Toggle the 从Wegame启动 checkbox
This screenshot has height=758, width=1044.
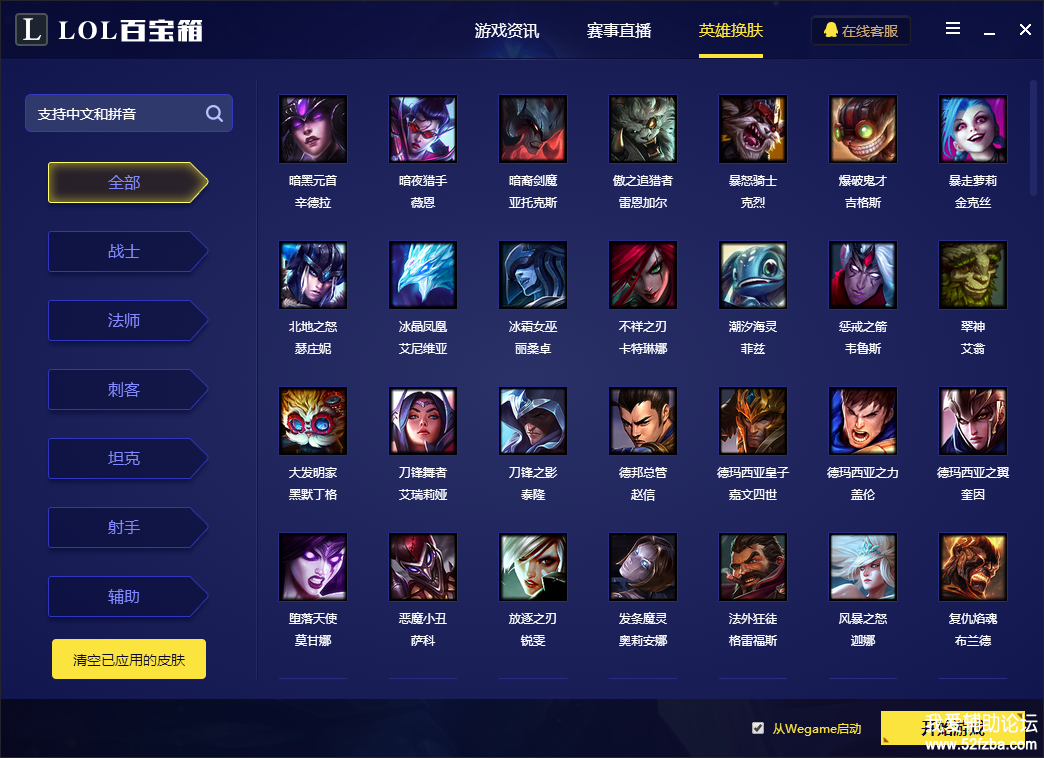point(758,728)
